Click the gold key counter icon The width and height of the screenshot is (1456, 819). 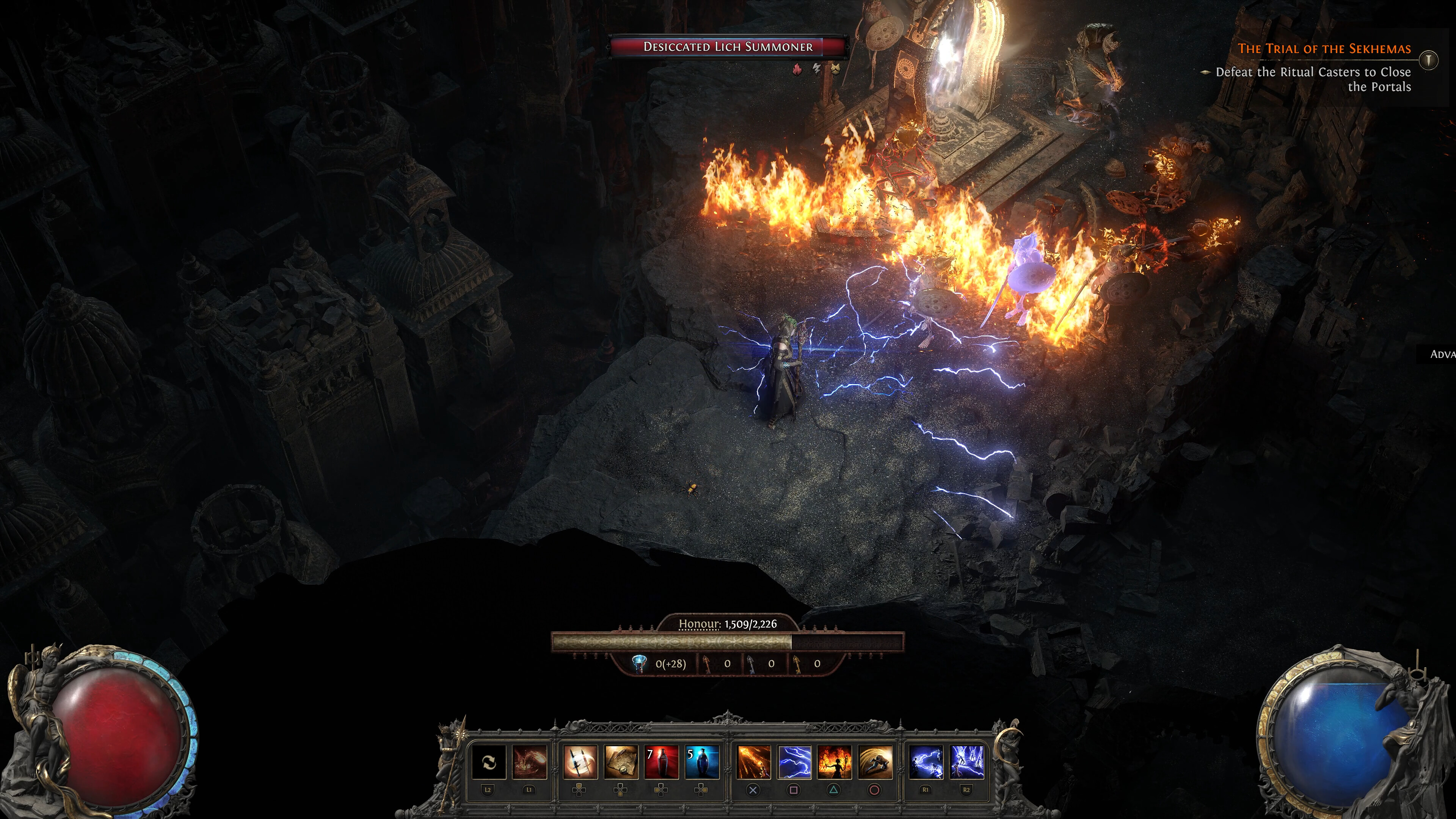click(x=797, y=664)
